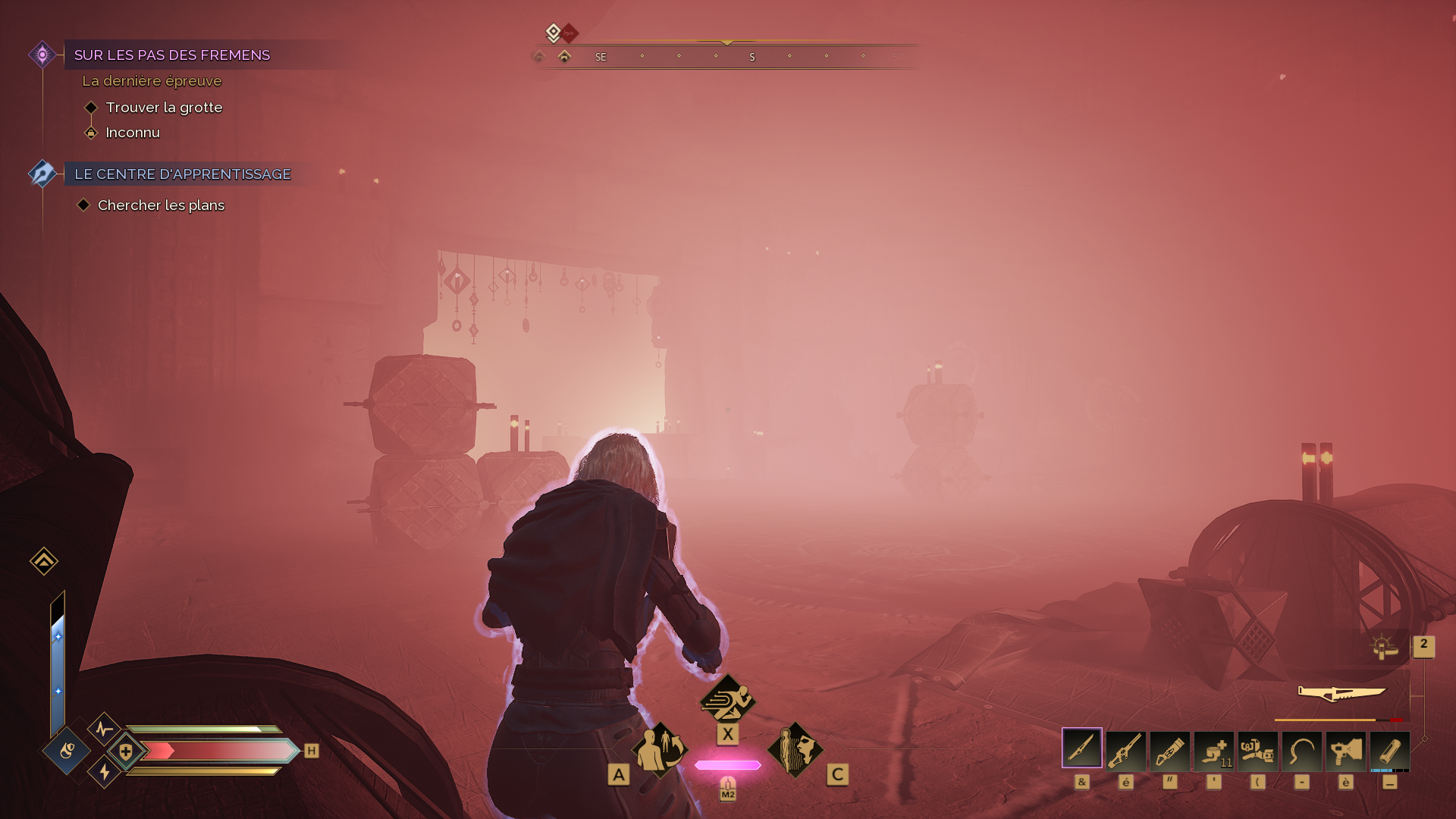Click the lightning bolt stamina icon
Image resolution: width=1456 pixels, height=819 pixels.
[105, 772]
